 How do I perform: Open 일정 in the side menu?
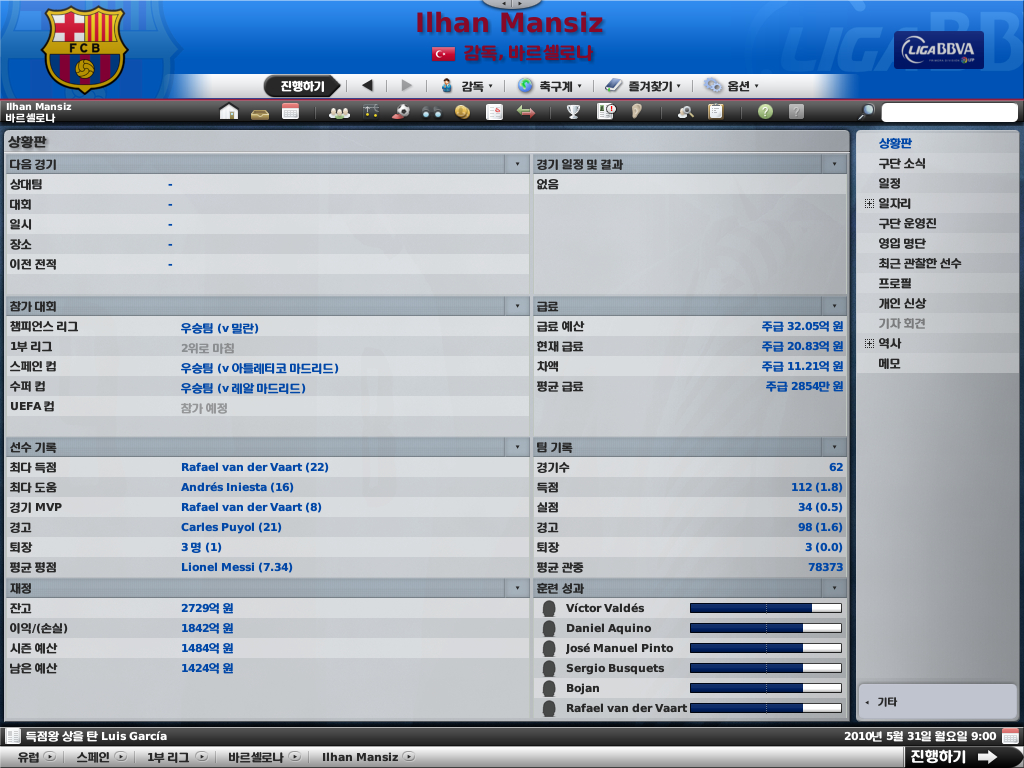pos(889,183)
